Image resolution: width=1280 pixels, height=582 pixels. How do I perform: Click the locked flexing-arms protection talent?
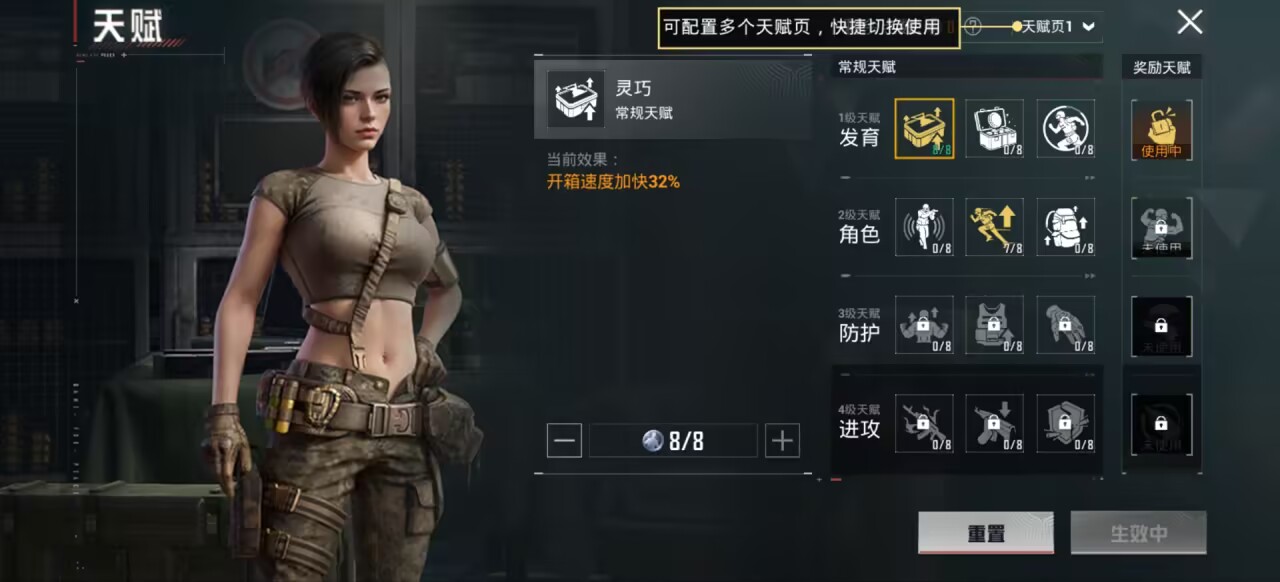click(924, 324)
